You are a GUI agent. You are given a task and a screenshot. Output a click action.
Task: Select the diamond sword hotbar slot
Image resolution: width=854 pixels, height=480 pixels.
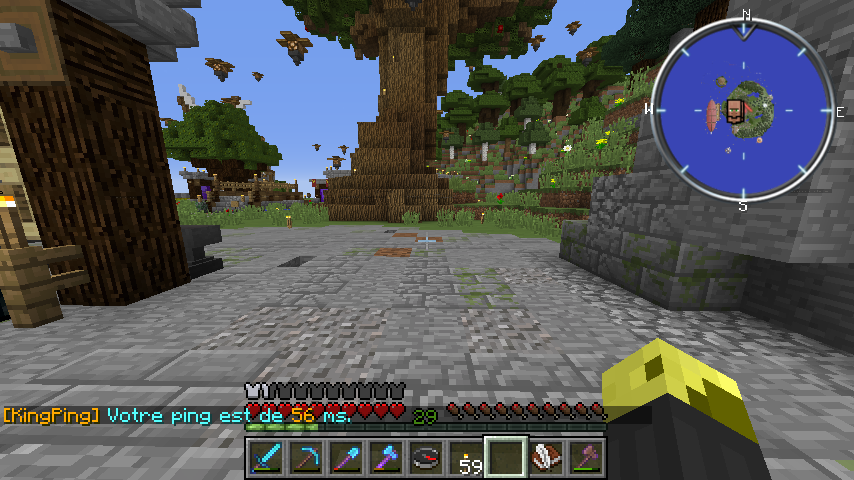tap(265, 458)
